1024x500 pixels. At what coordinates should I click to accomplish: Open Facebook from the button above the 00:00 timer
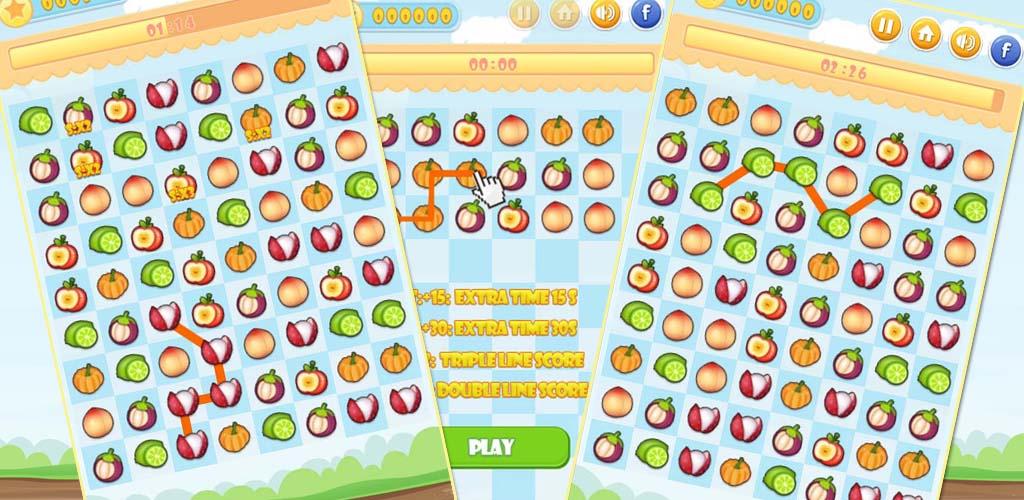point(646,14)
